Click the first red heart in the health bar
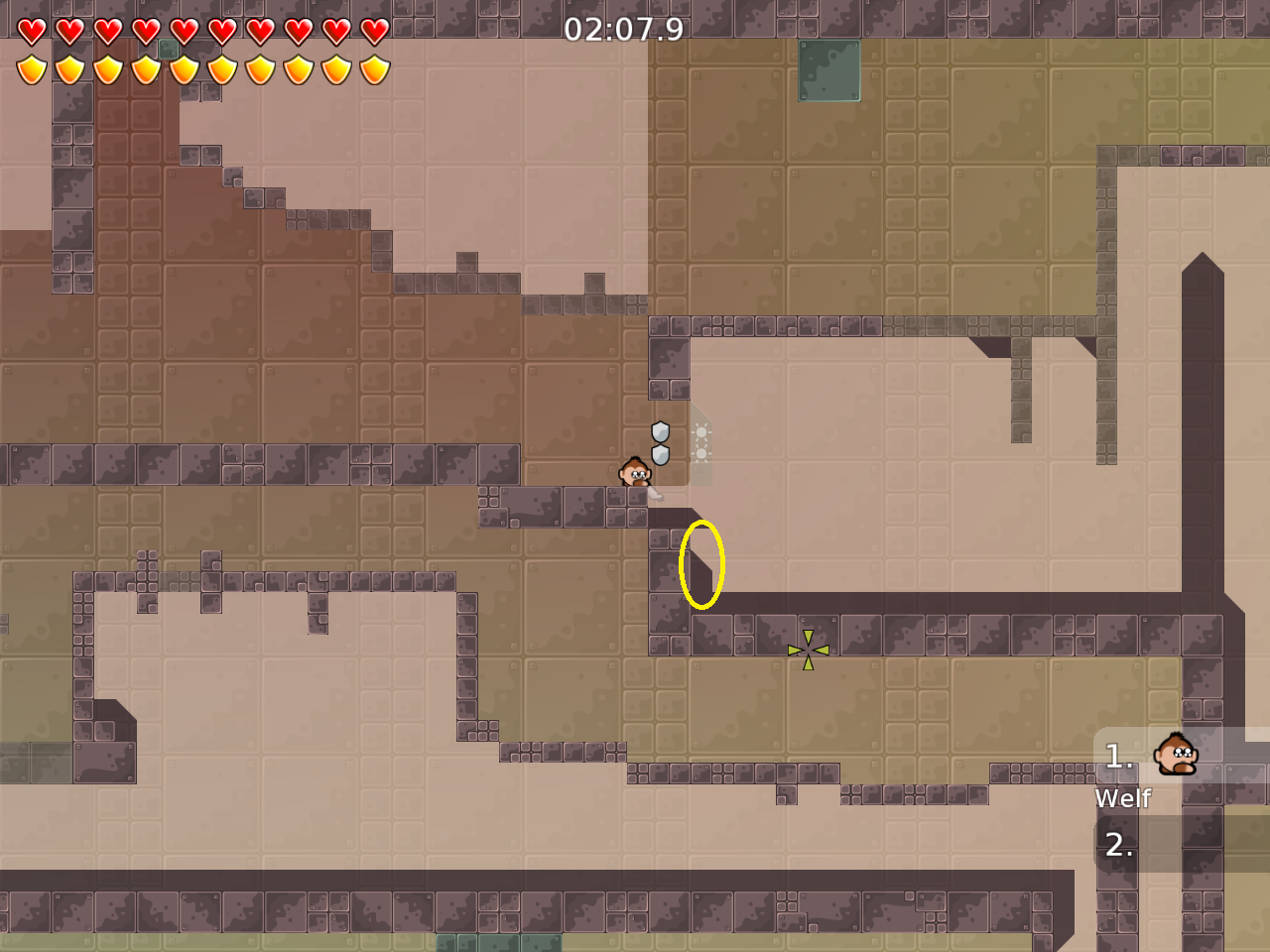1270x952 pixels. (x=32, y=31)
